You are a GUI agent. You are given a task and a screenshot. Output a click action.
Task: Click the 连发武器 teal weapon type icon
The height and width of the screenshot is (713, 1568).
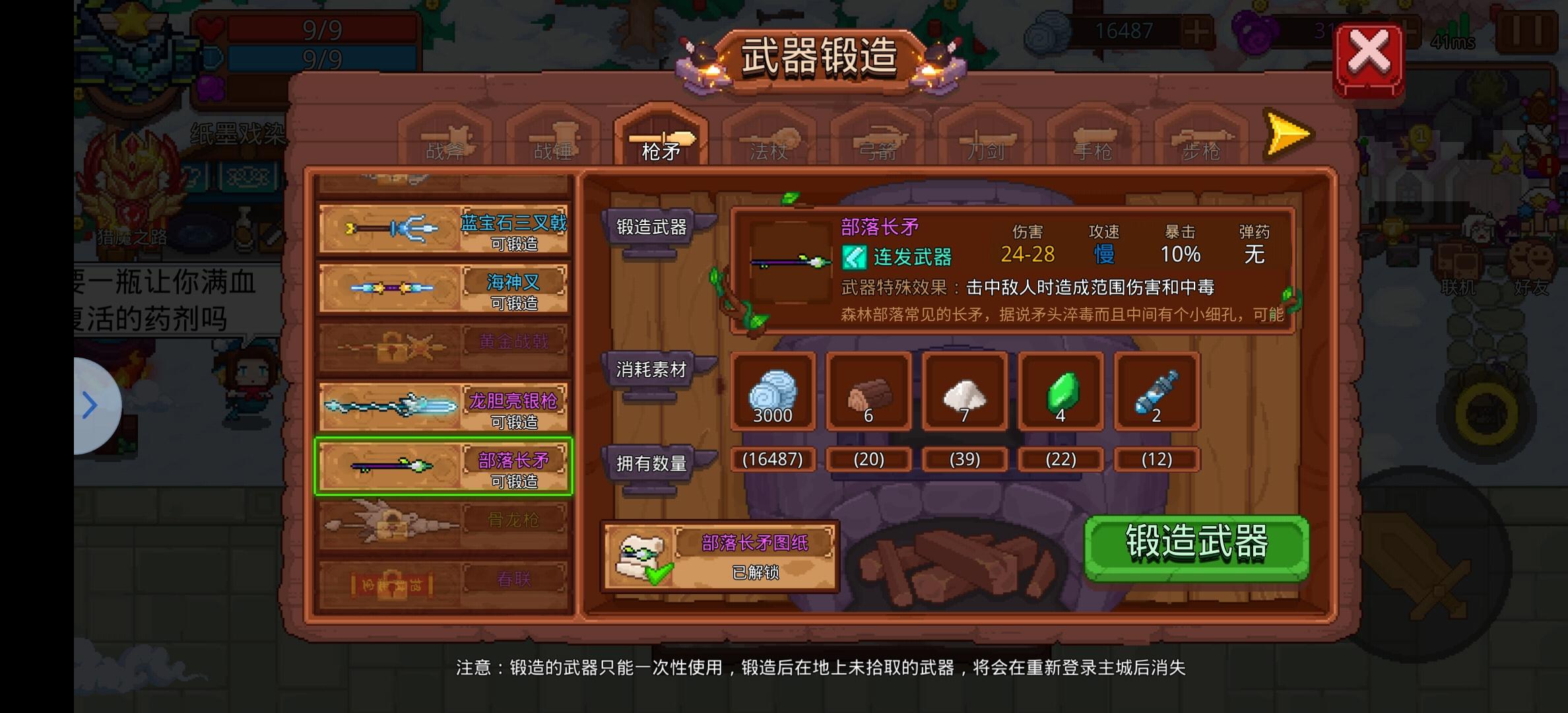point(856,257)
